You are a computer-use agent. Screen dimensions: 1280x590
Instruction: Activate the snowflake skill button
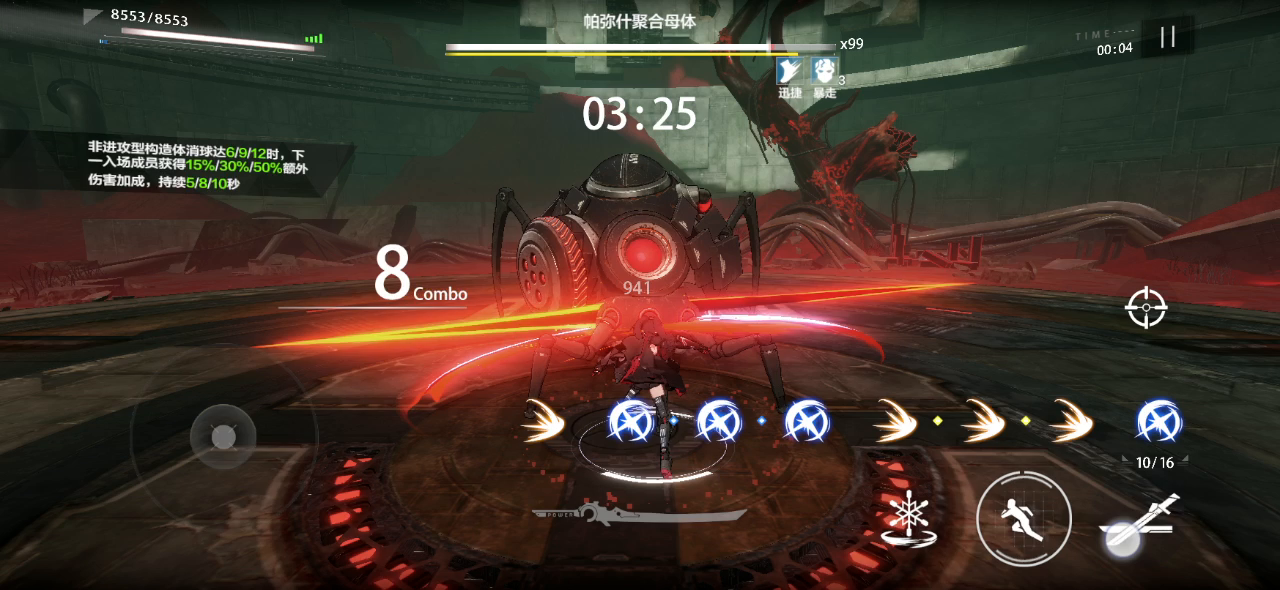pyautogui.click(x=907, y=519)
